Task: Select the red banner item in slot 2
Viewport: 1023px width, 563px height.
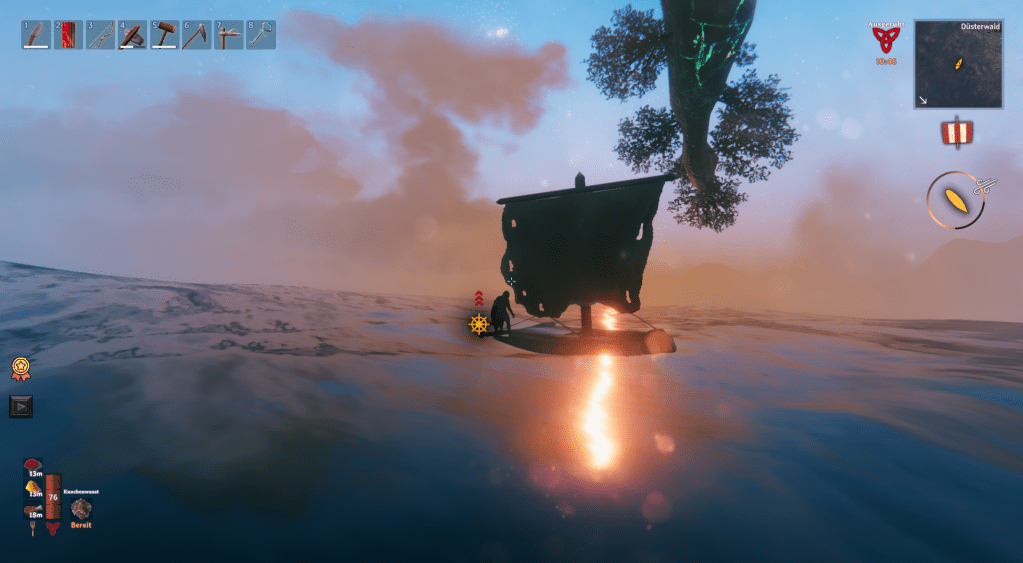Action: (x=68, y=35)
